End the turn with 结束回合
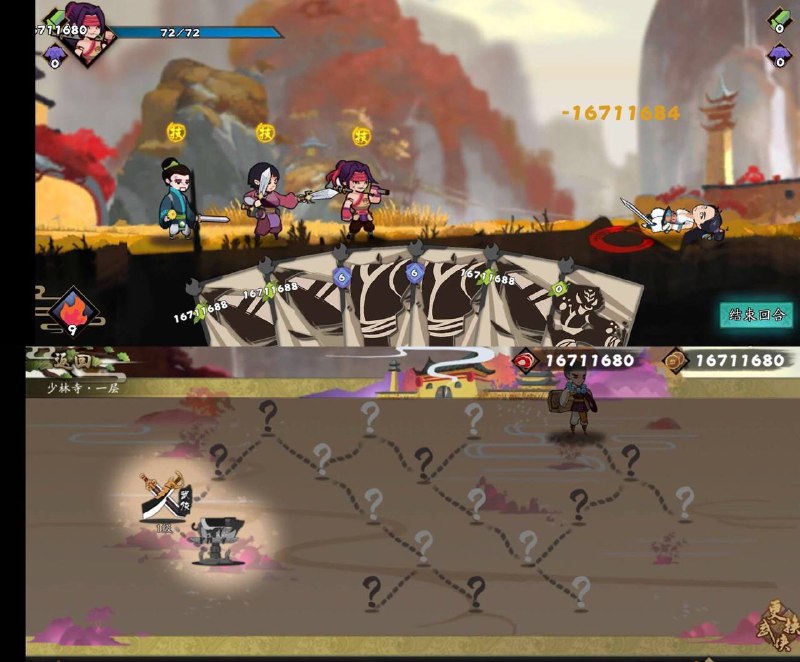The image size is (800, 662). coord(756,314)
